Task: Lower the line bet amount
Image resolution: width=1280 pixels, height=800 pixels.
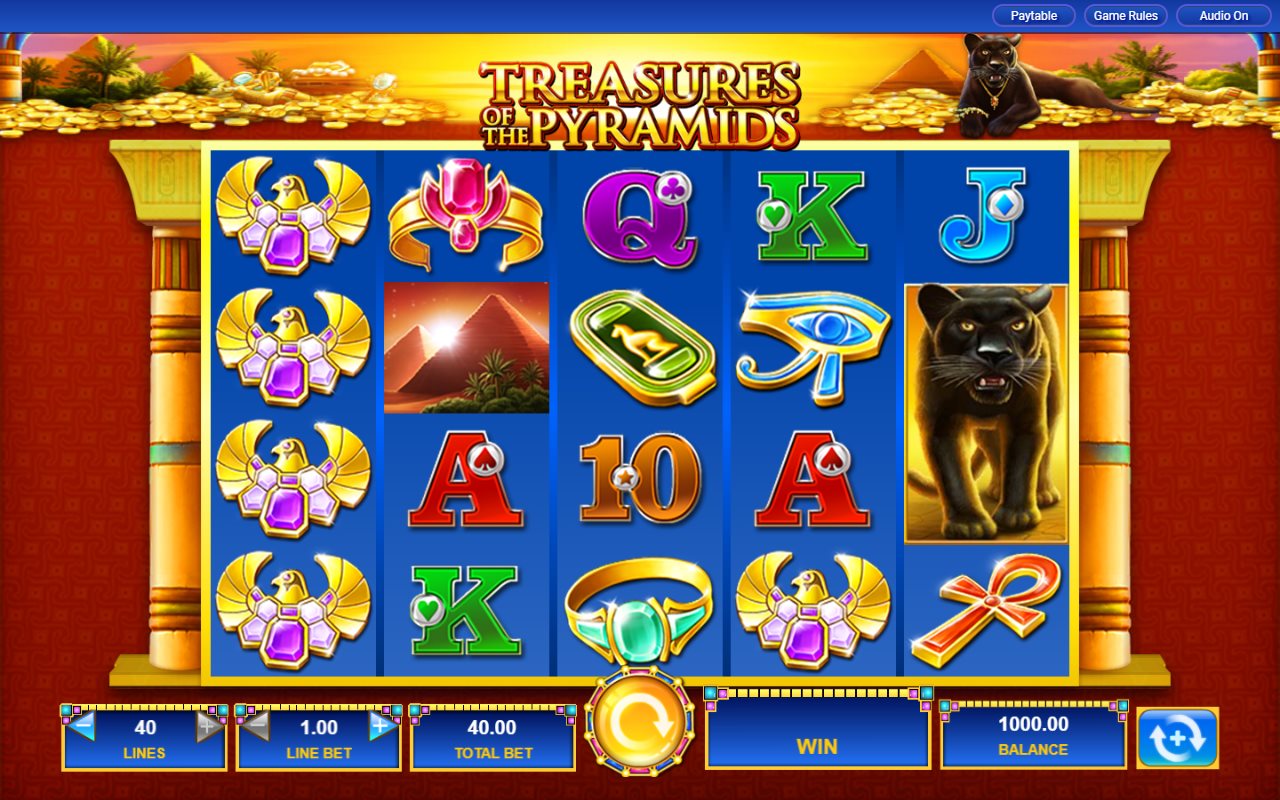Action: 256,727
